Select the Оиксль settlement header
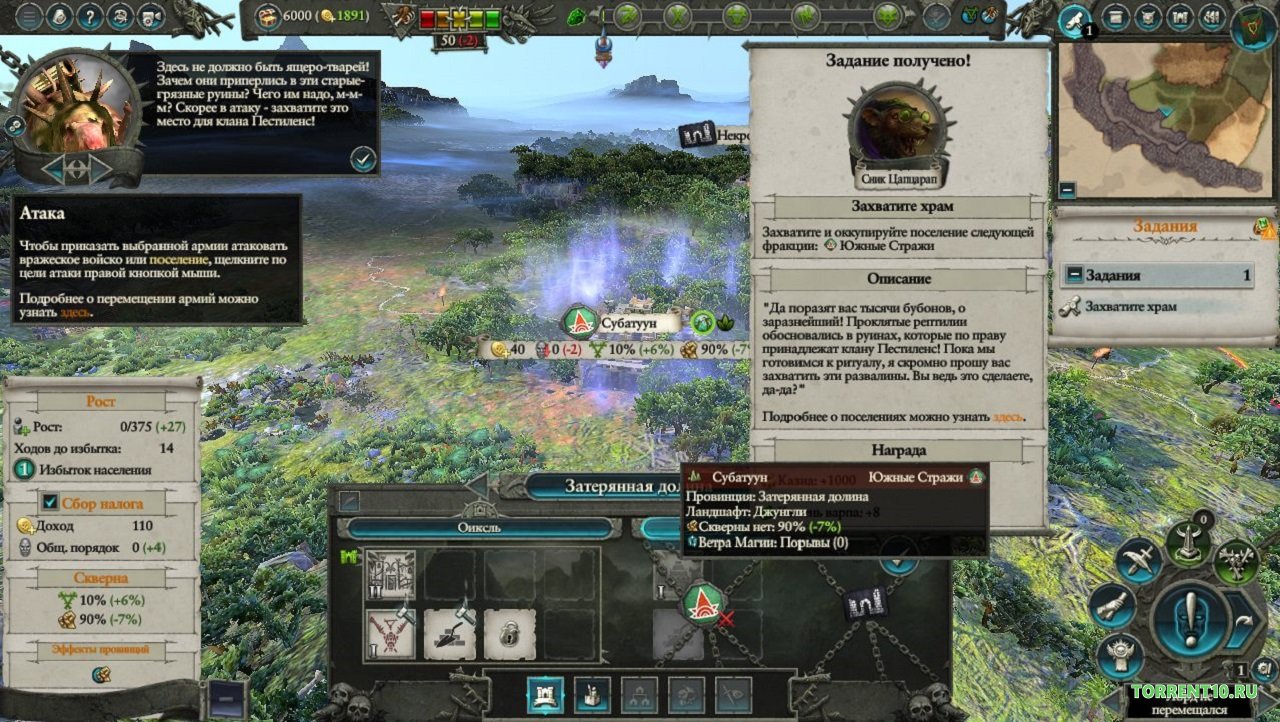Viewport: 1280px width, 722px height. click(479, 527)
